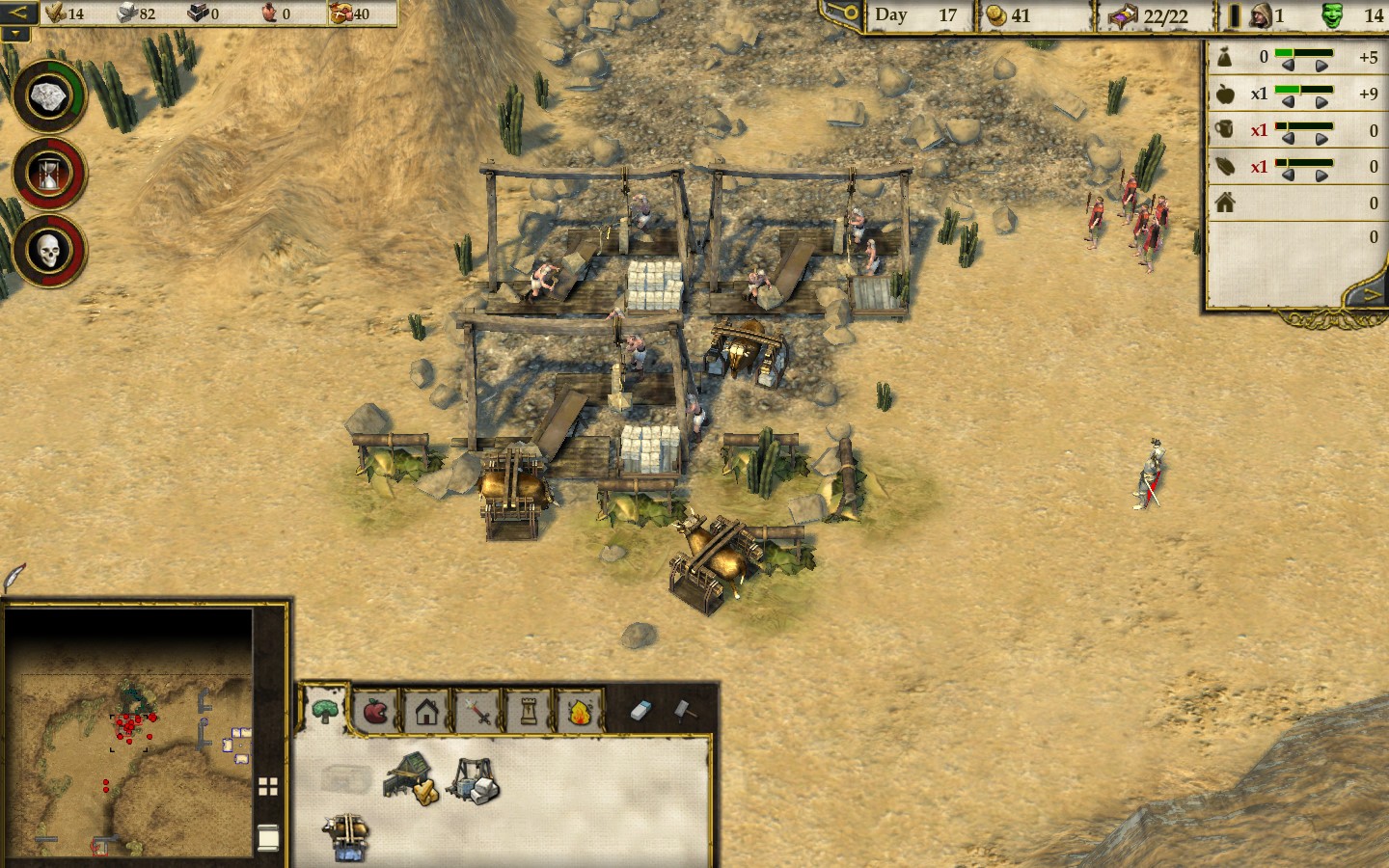1389x868 pixels.
Task: Select the green tree industry tab
Action: (324, 712)
